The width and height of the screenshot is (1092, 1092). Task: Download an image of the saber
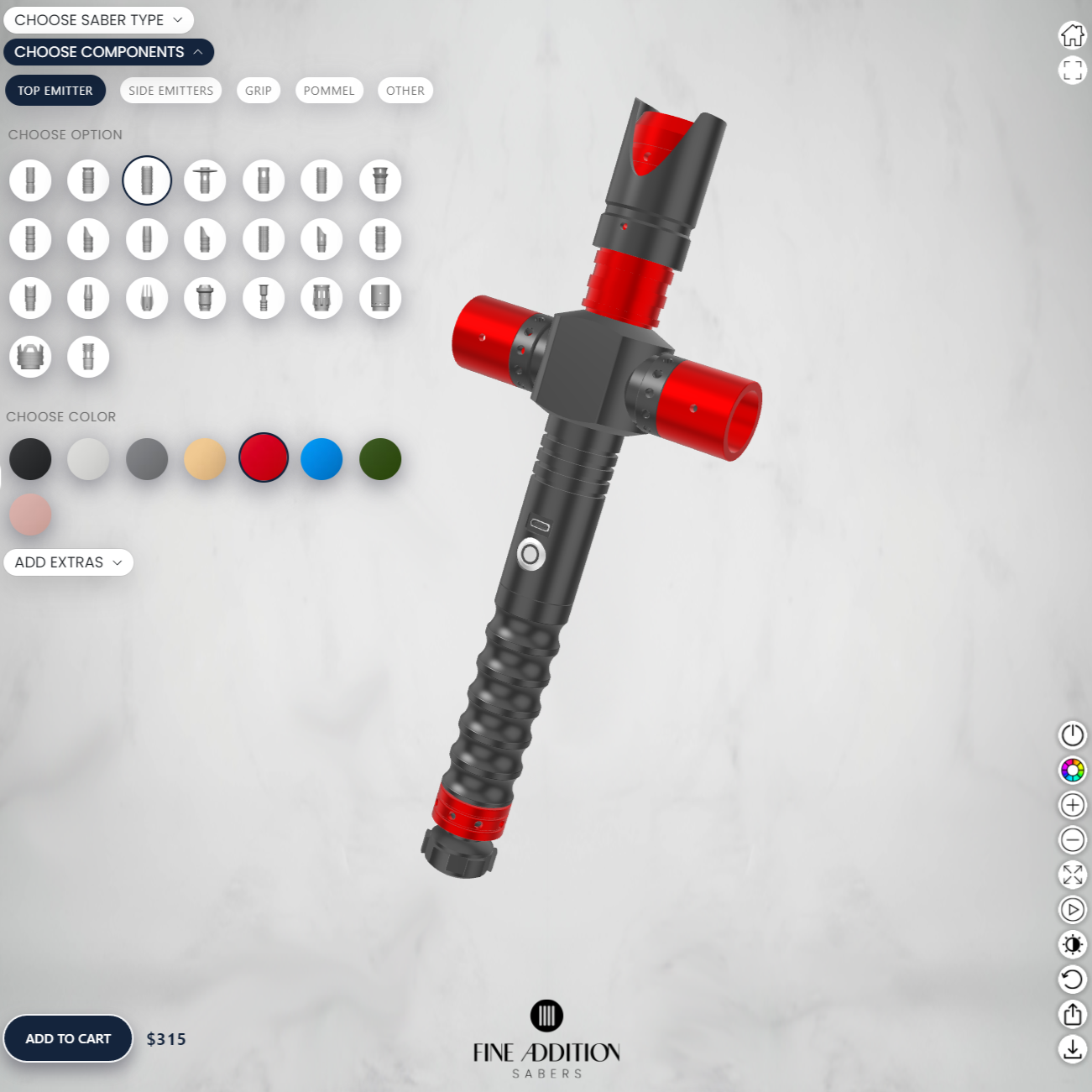tap(1072, 1049)
